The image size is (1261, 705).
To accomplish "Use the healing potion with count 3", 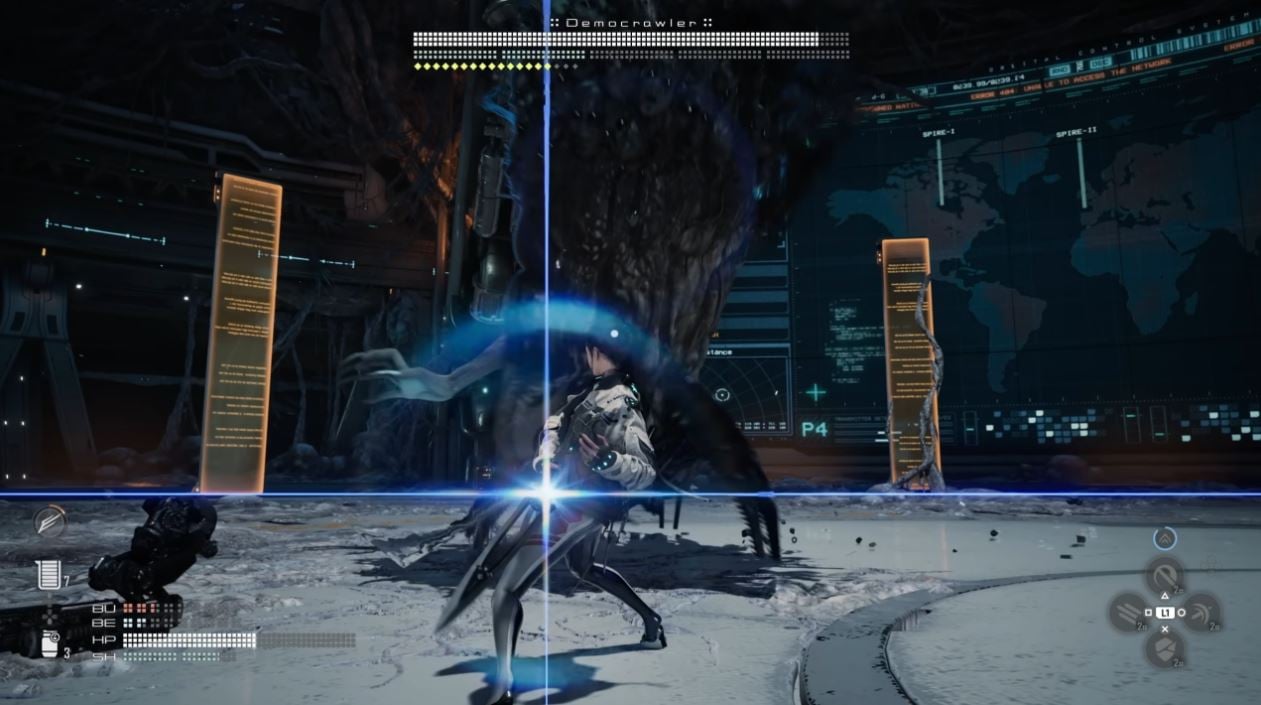I will click(50, 644).
